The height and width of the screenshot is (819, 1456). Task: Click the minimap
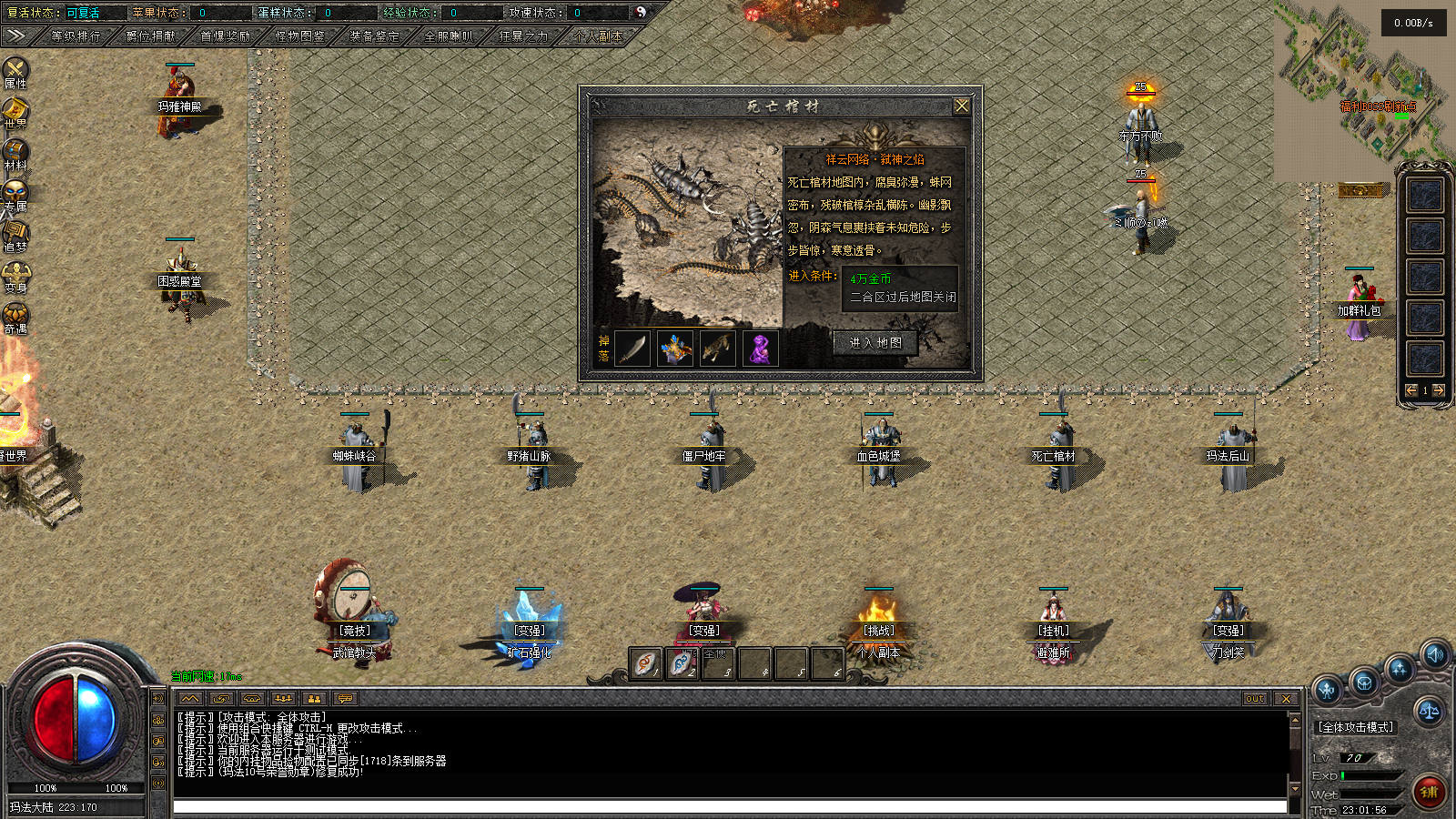1360,91
